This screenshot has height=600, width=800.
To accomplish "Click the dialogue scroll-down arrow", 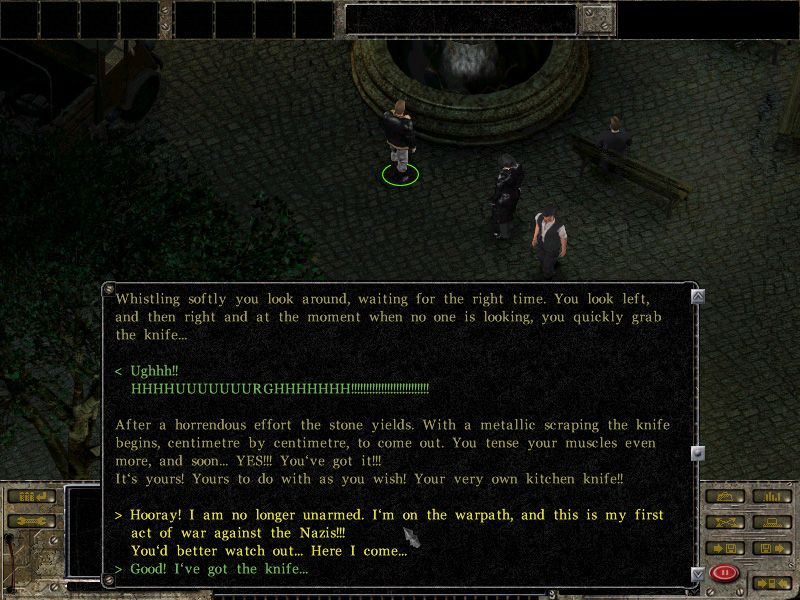I will click(x=697, y=573).
